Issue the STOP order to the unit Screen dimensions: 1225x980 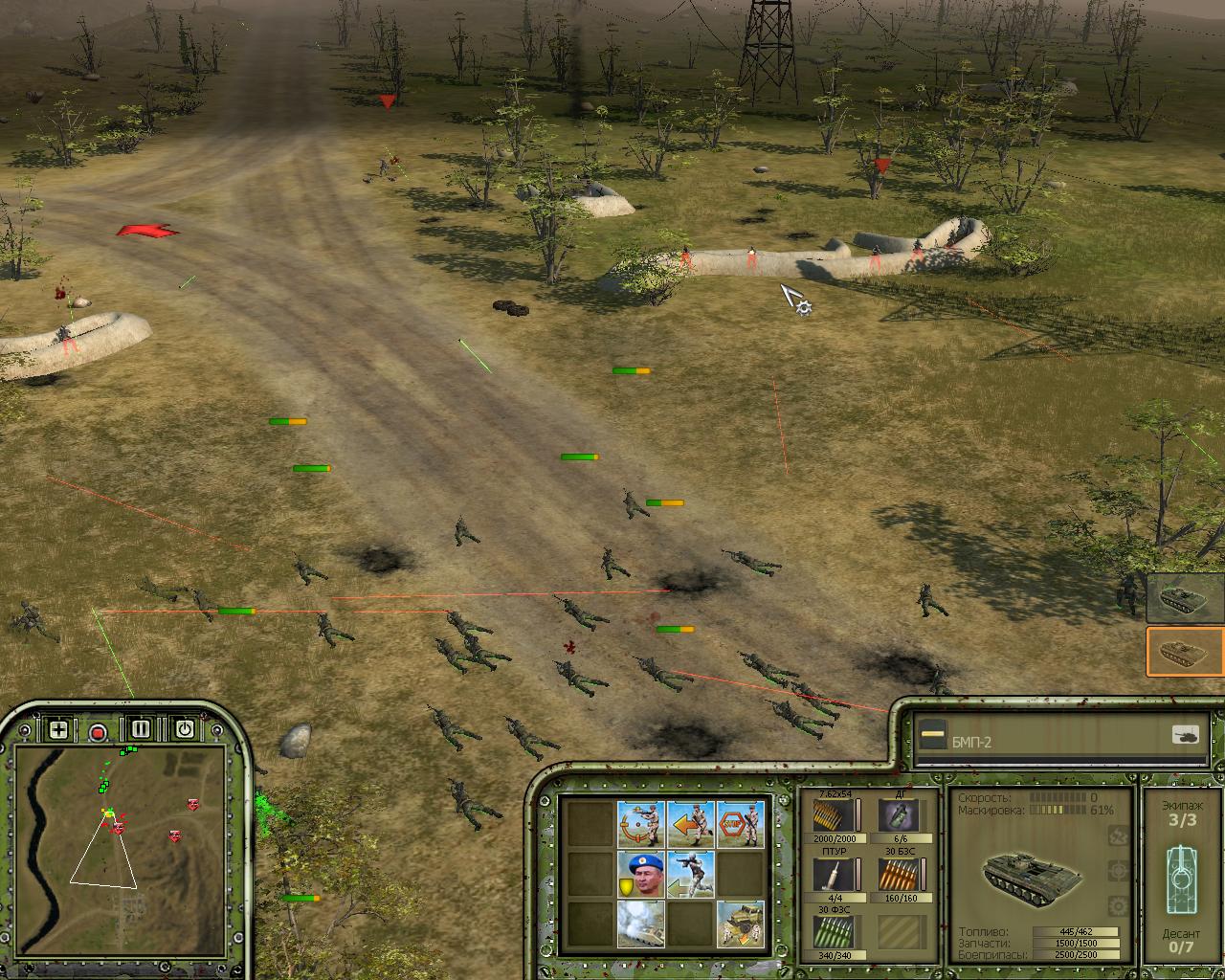click(741, 824)
